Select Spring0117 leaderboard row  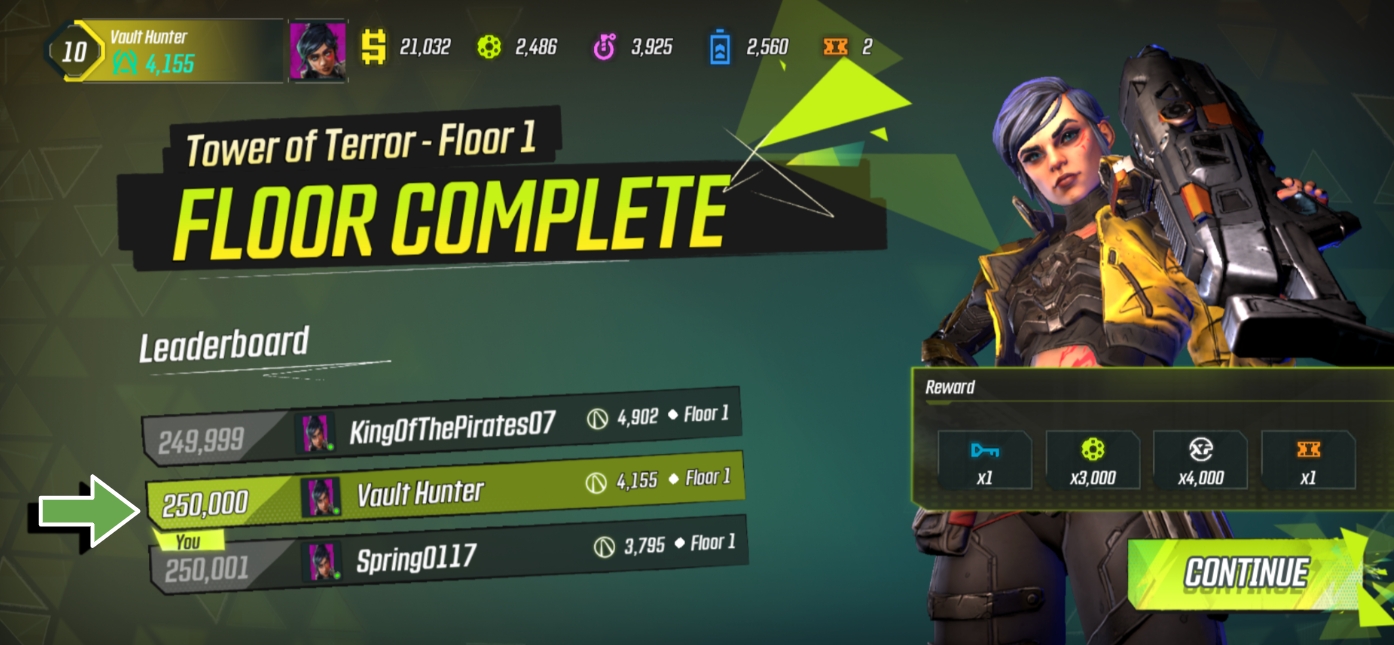pyautogui.click(x=450, y=555)
